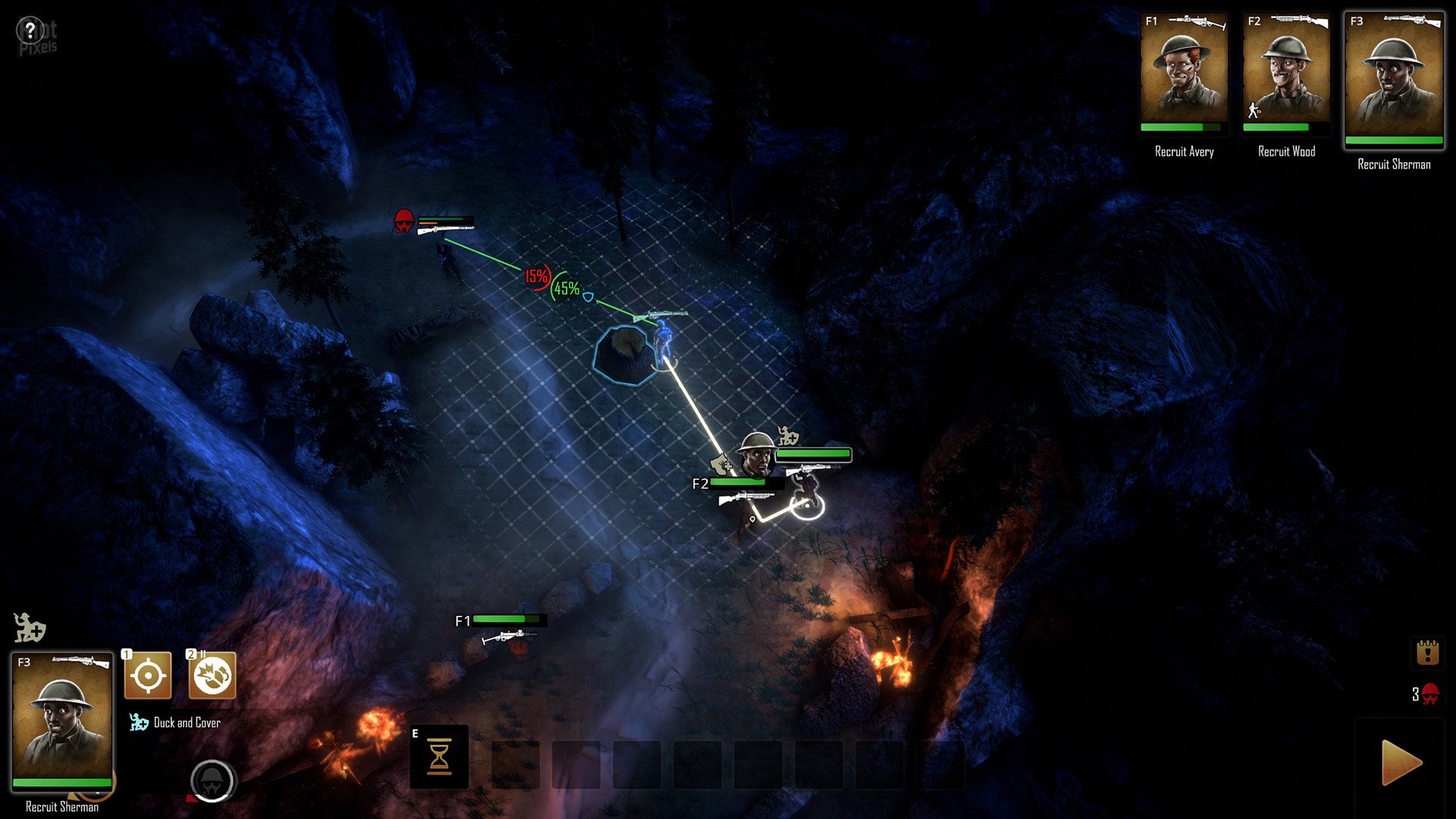This screenshot has height=819, width=1456.
Task: Activate the crosshair aimed shot ability
Action: [x=148, y=675]
